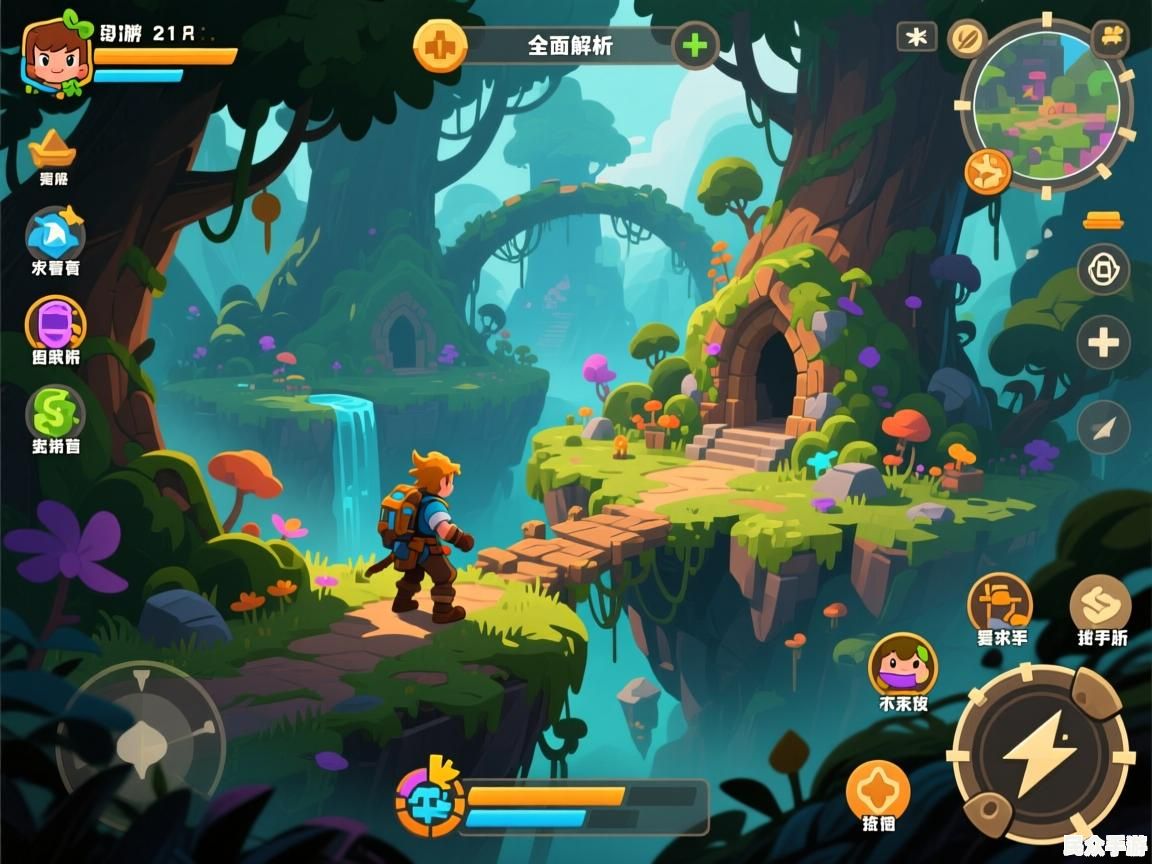Click the asterisk button near the minimap

click(x=916, y=38)
